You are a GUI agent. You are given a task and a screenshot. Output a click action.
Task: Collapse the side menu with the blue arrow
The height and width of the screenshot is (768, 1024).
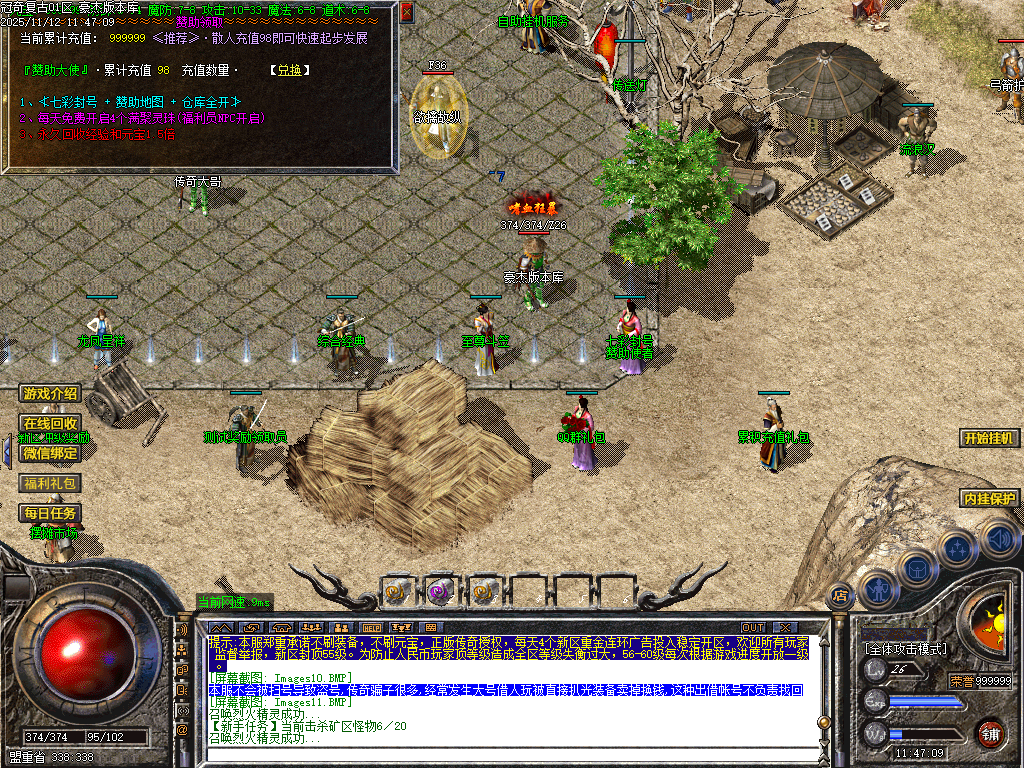pyautogui.click(x=7, y=452)
